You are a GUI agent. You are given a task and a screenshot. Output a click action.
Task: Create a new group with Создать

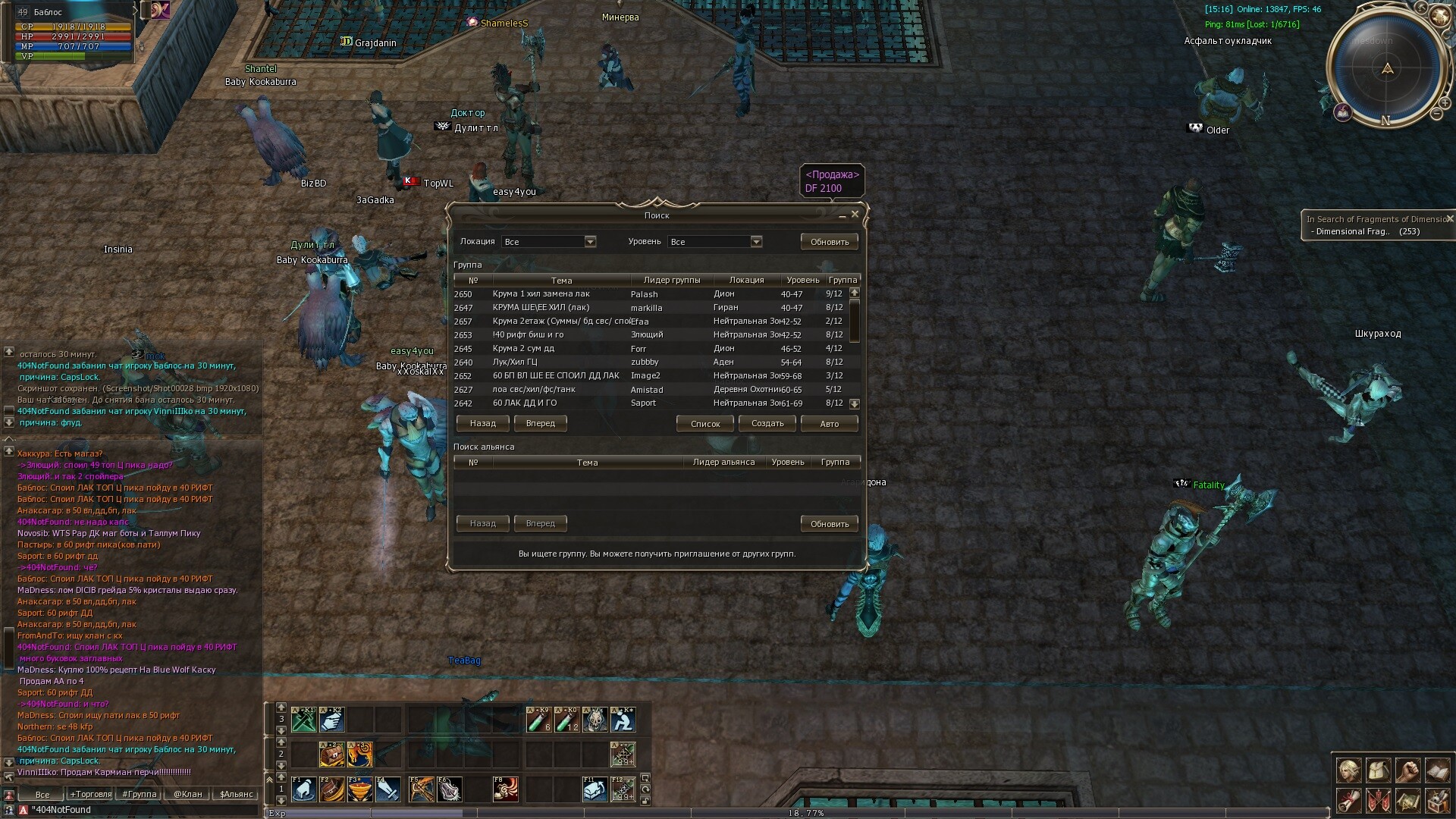(767, 423)
